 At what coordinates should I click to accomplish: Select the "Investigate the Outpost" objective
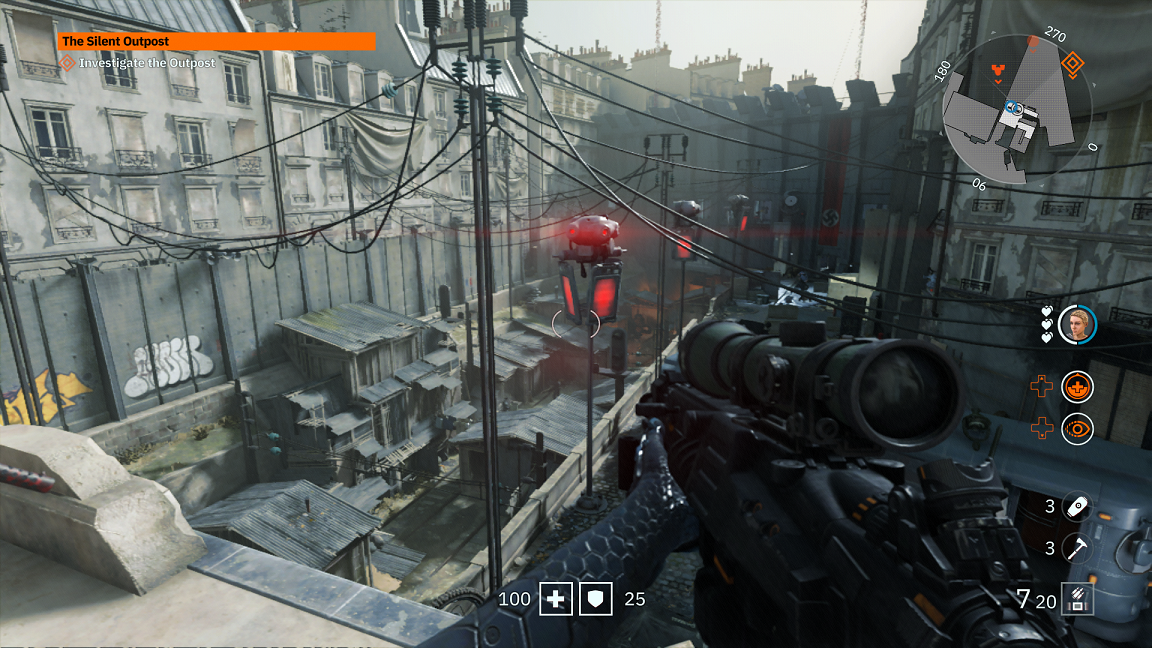point(147,63)
